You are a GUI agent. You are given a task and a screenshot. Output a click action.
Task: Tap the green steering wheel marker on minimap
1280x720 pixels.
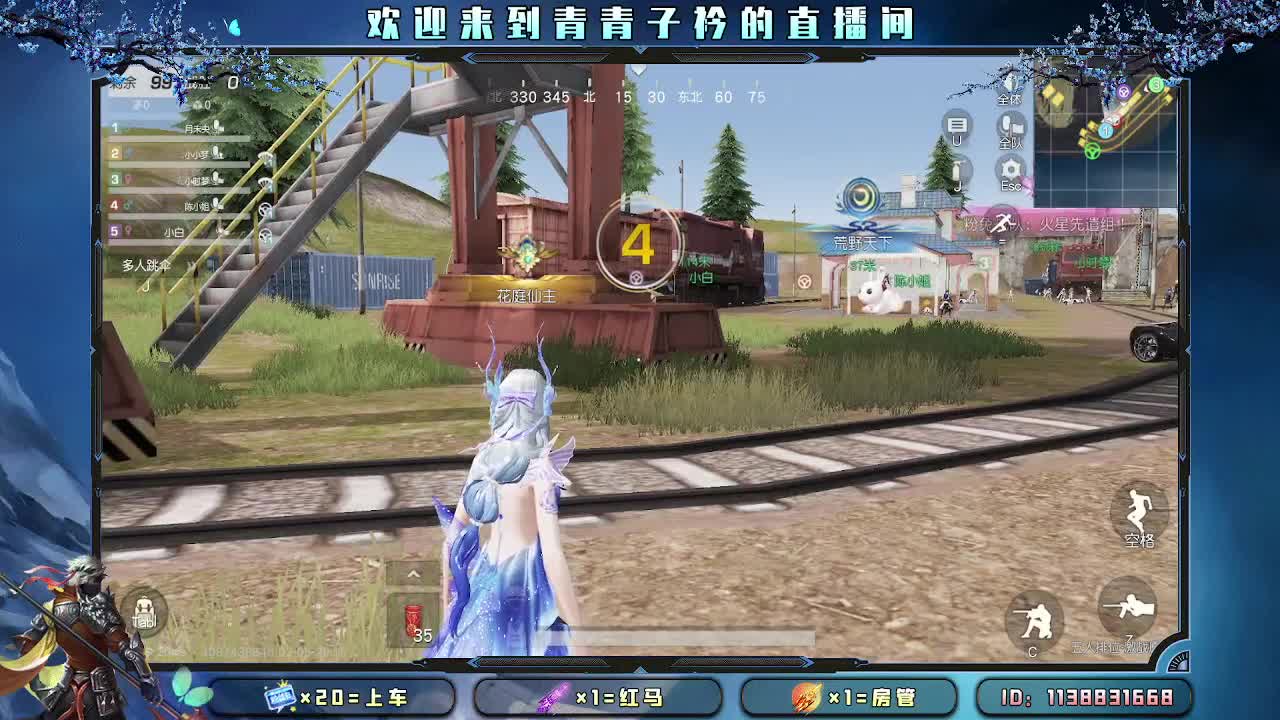[x=1092, y=152]
